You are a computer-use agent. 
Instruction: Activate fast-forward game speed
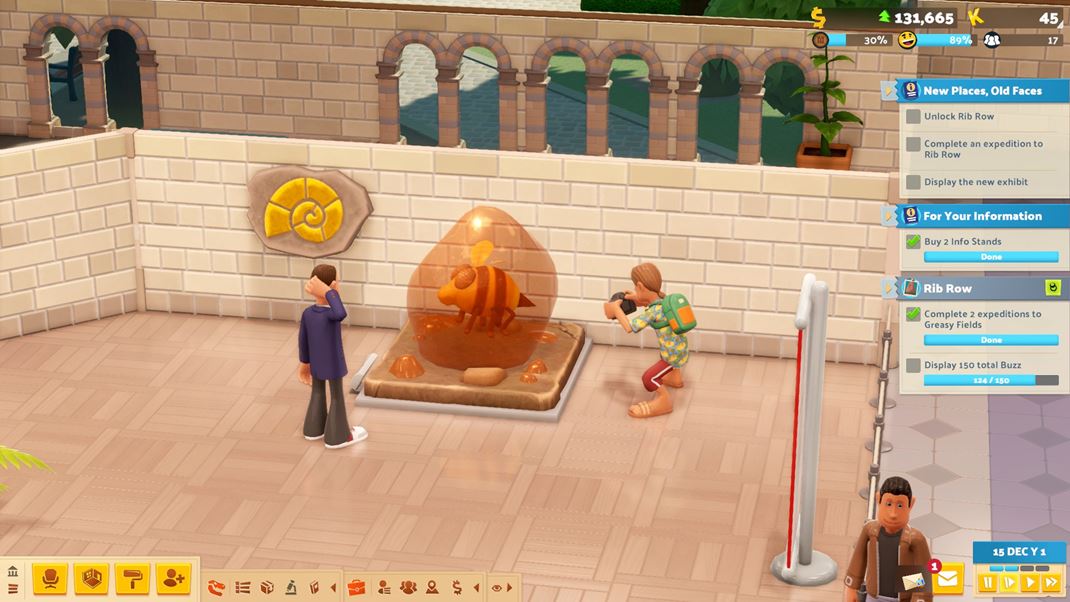pyautogui.click(x=1051, y=582)
